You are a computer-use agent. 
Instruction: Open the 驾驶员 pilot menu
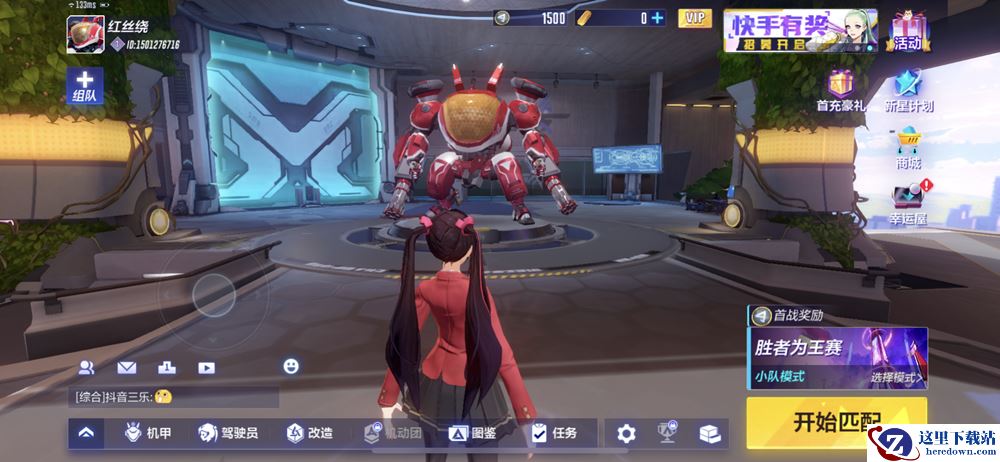(228, 433)
